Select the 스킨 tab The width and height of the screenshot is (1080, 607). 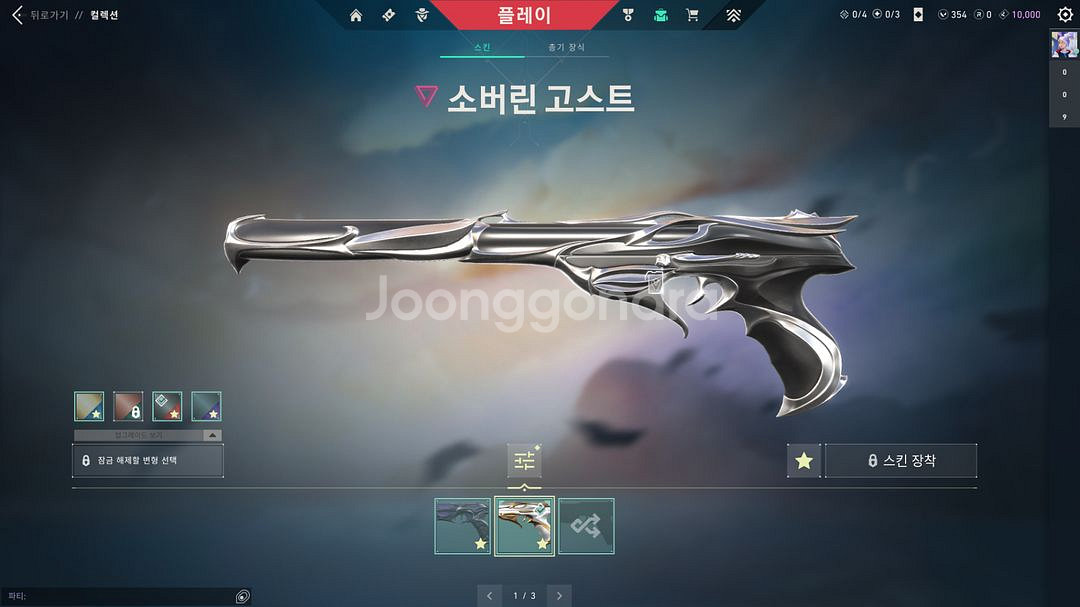(x=482, y=47)
